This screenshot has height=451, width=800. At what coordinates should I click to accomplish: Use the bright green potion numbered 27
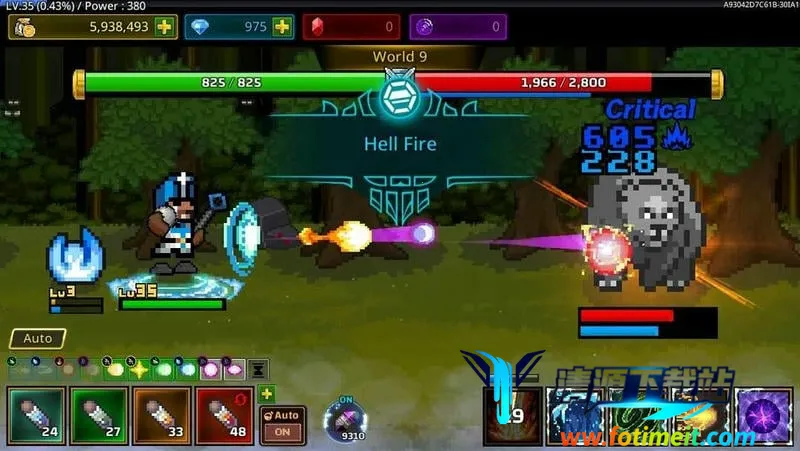(x=98, y=414)
